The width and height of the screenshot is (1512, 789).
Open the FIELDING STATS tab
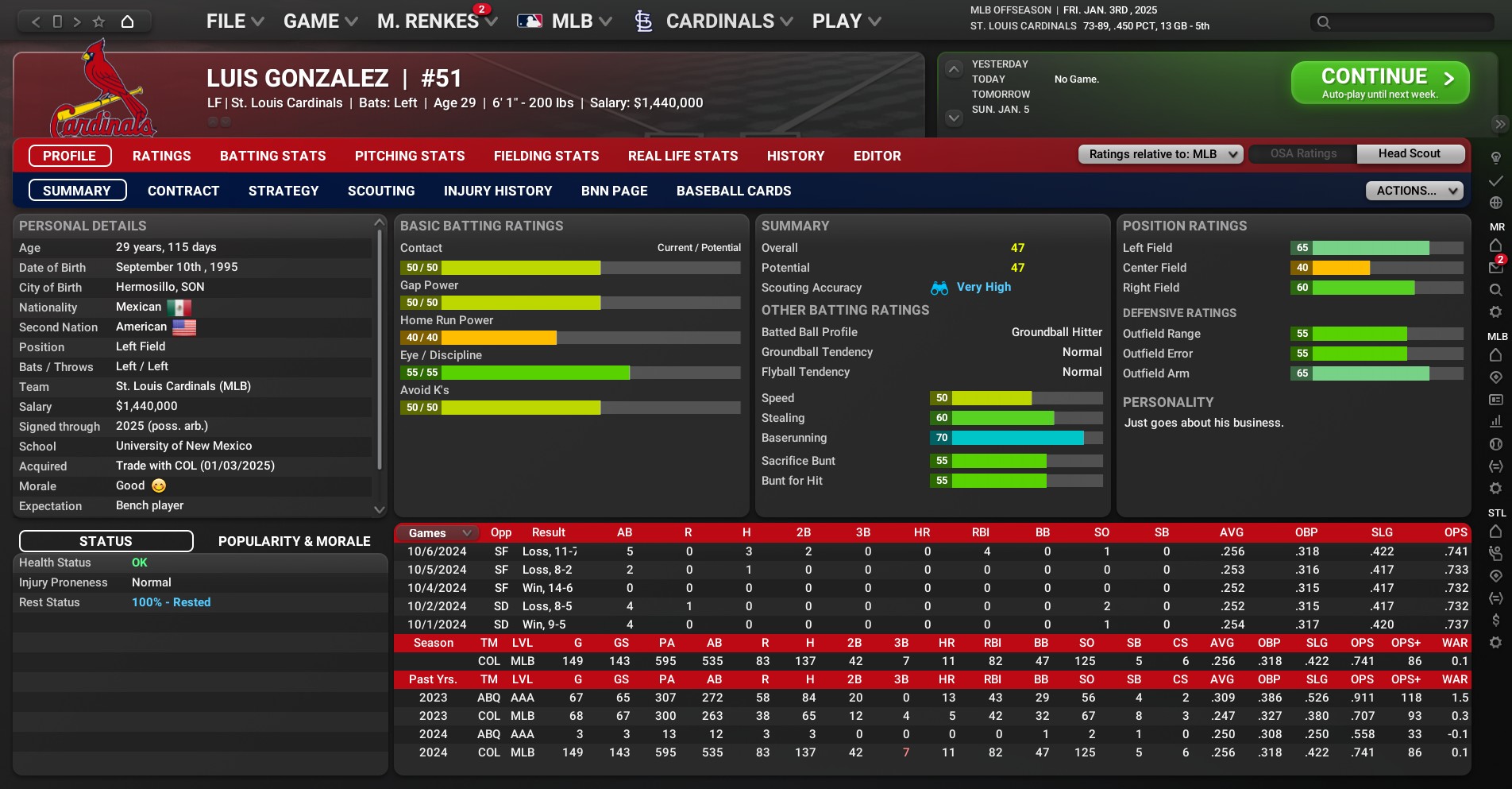click(x=546, y=156)
